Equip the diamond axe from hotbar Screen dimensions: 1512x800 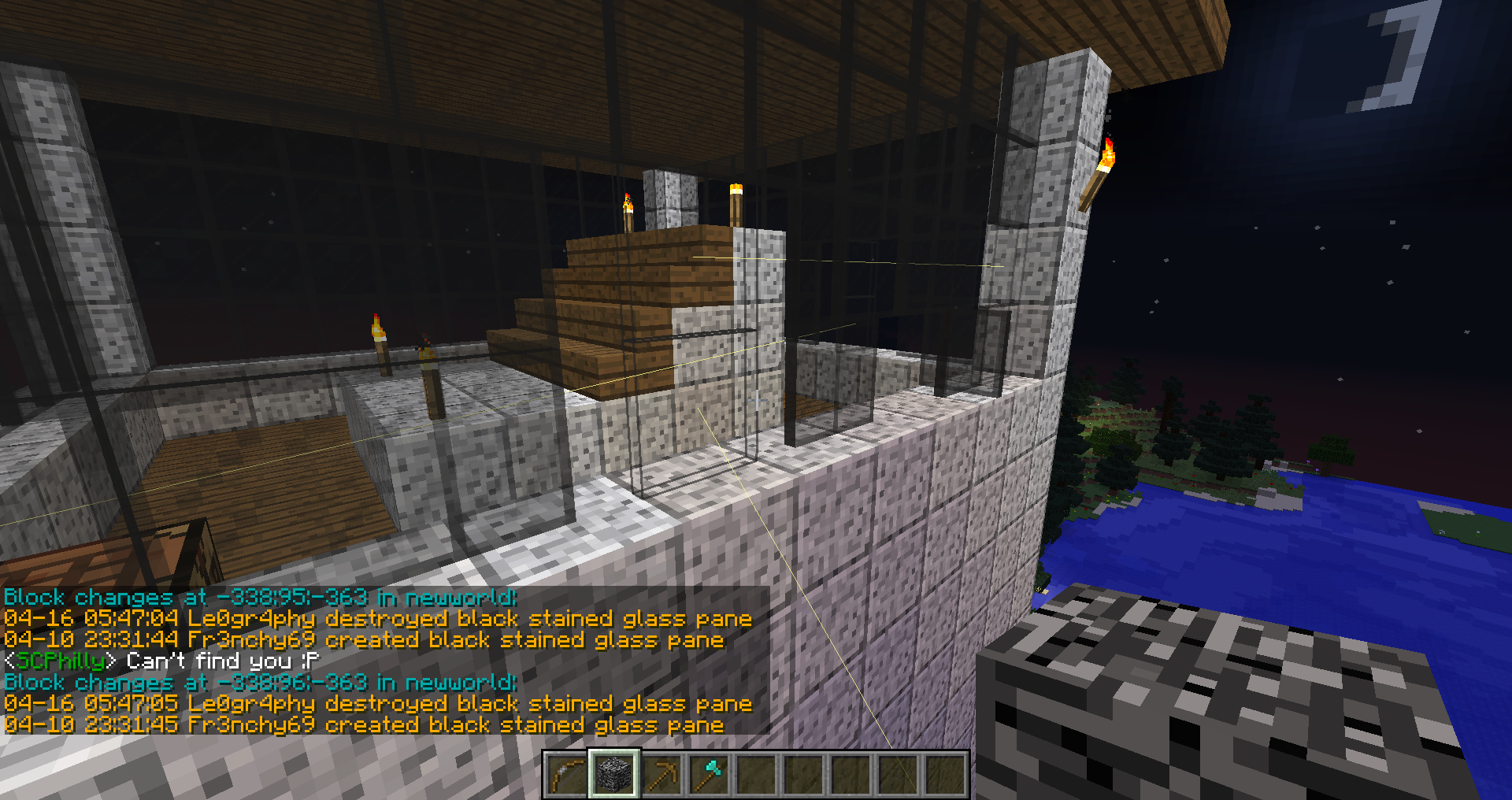(x=709, y=775)
